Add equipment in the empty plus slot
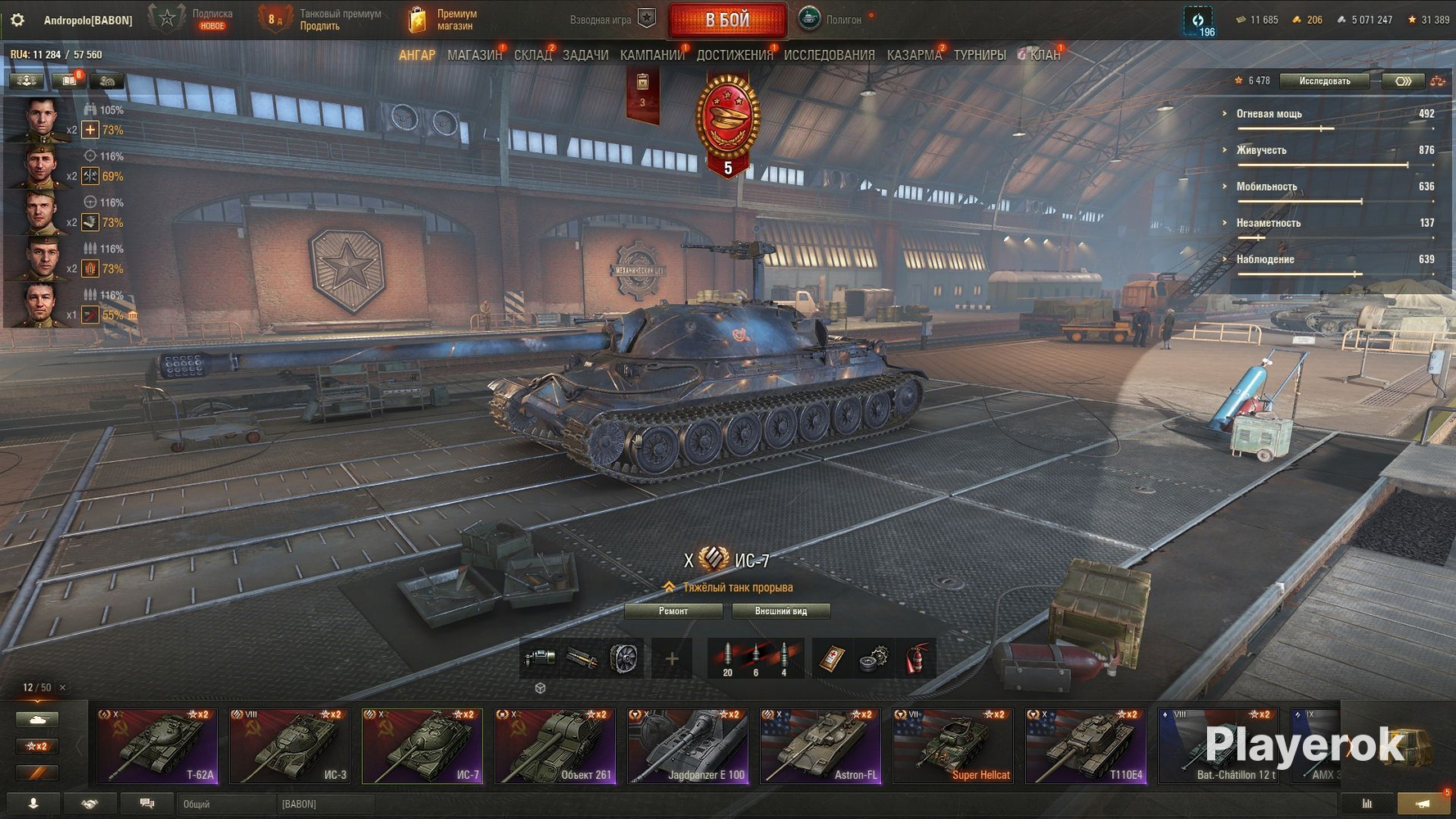This screenshot has width=1456, height=819. click(x=671, y=658)
